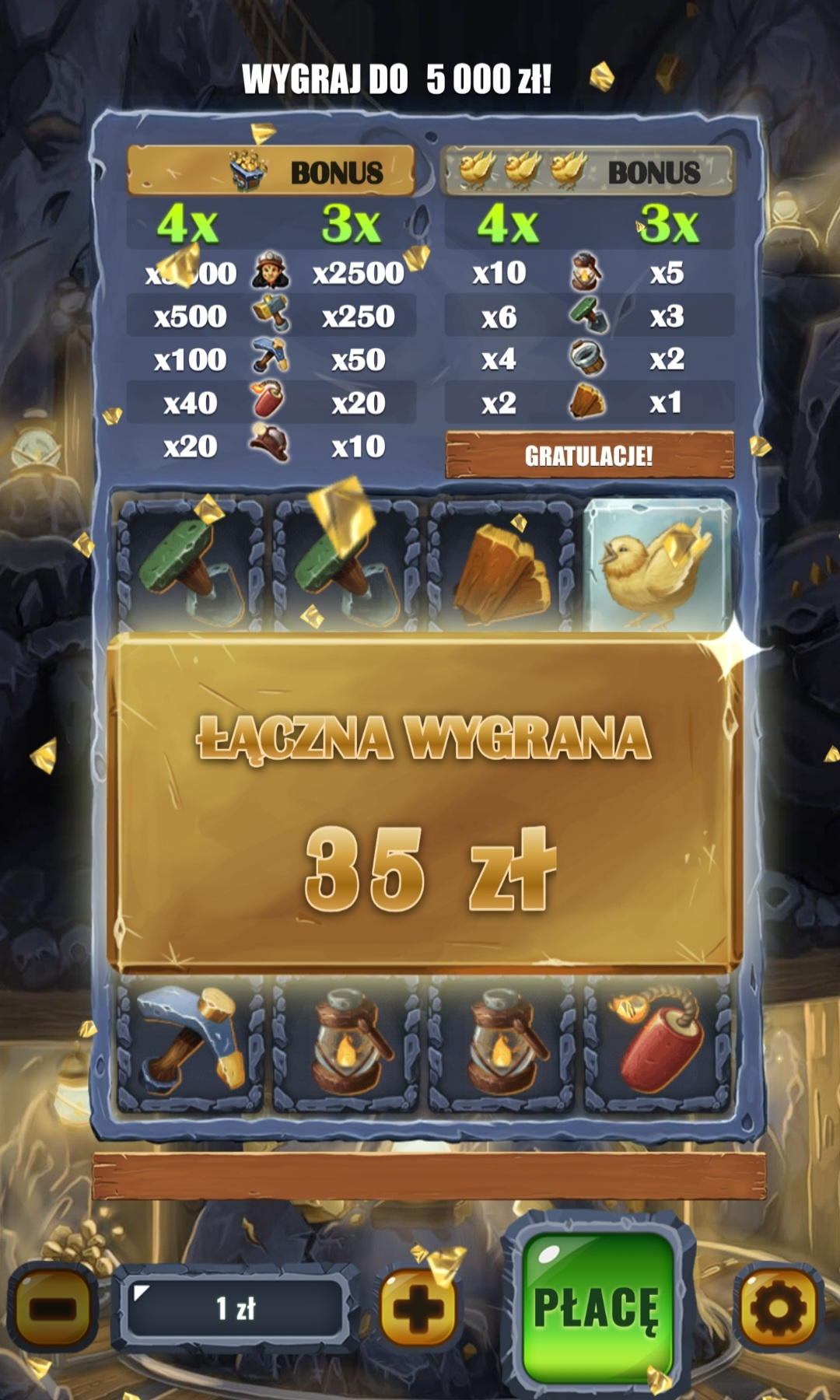Increase the stake with the plus button
Viewport: 840px width, 1400px height.
click(418, 1308)
